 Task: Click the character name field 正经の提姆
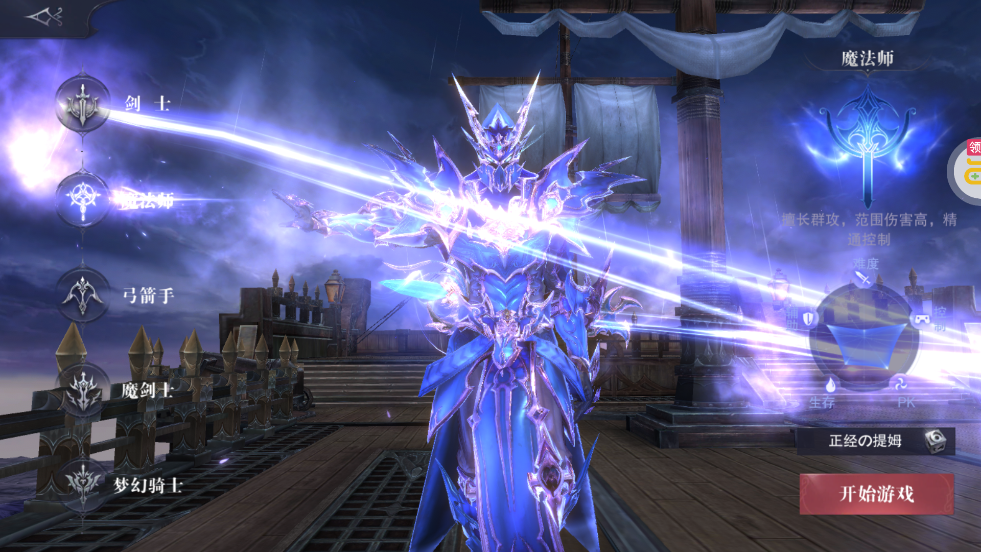click(864, 441)
